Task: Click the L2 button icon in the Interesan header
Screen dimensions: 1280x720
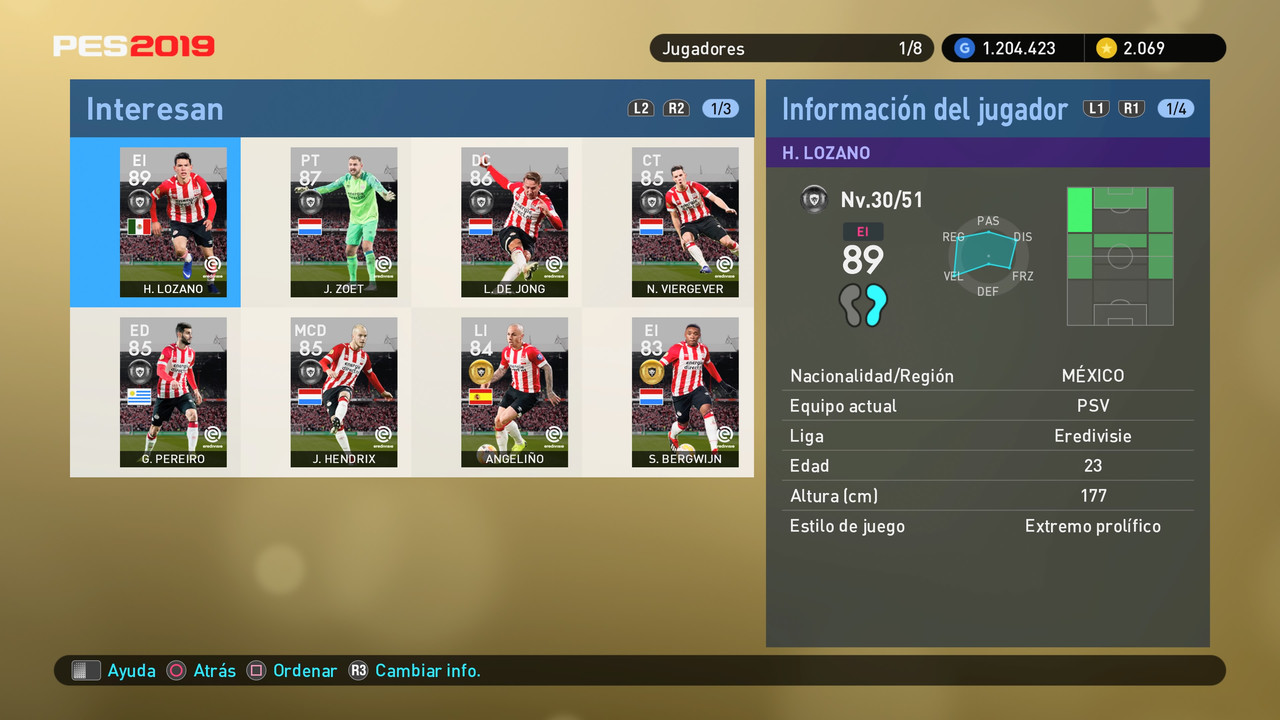Action: click(x=641, y=108)
